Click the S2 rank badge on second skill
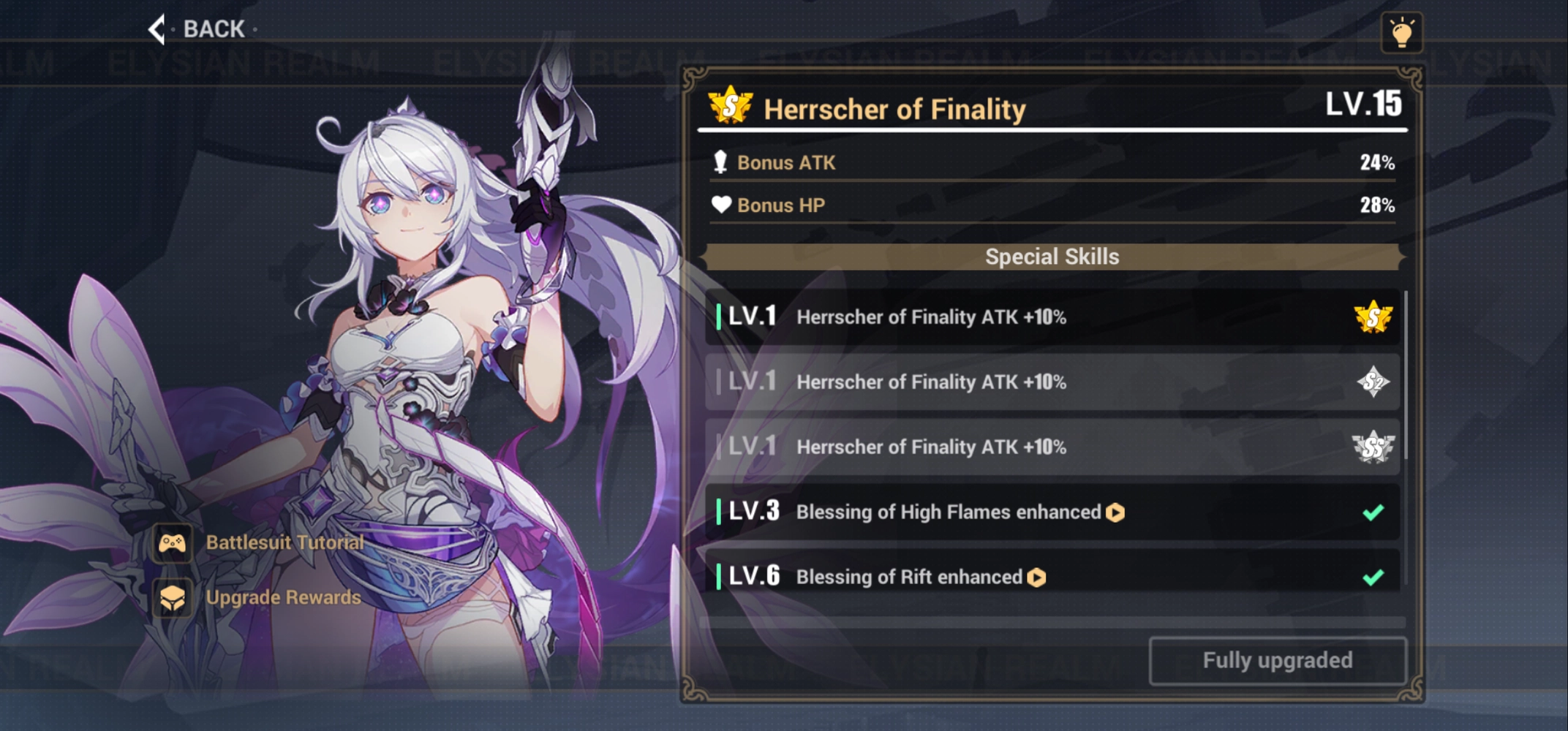Viewport: 1568px width, 731px height. 1373,382
